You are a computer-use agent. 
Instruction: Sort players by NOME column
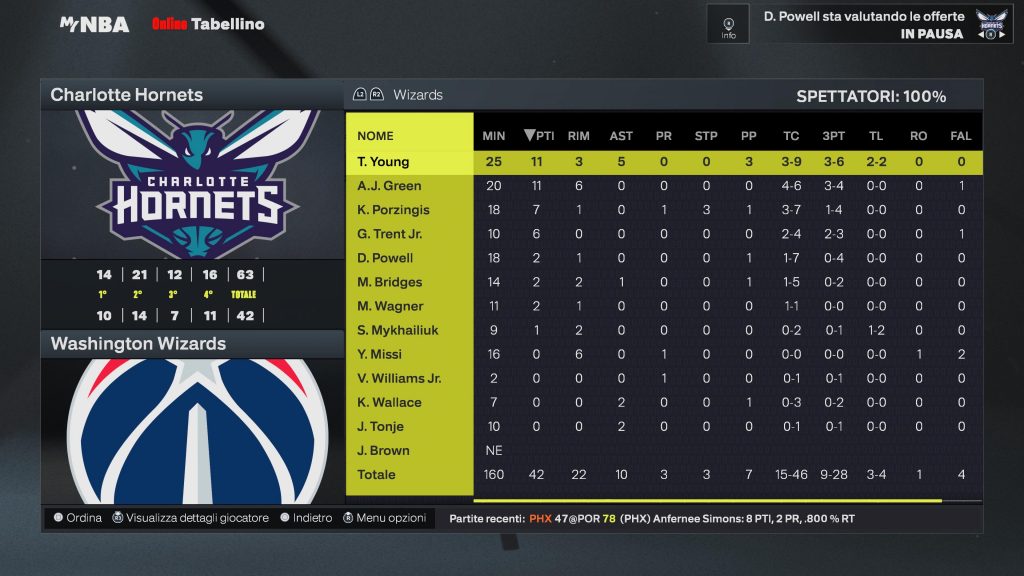click(x=375, y=136)
